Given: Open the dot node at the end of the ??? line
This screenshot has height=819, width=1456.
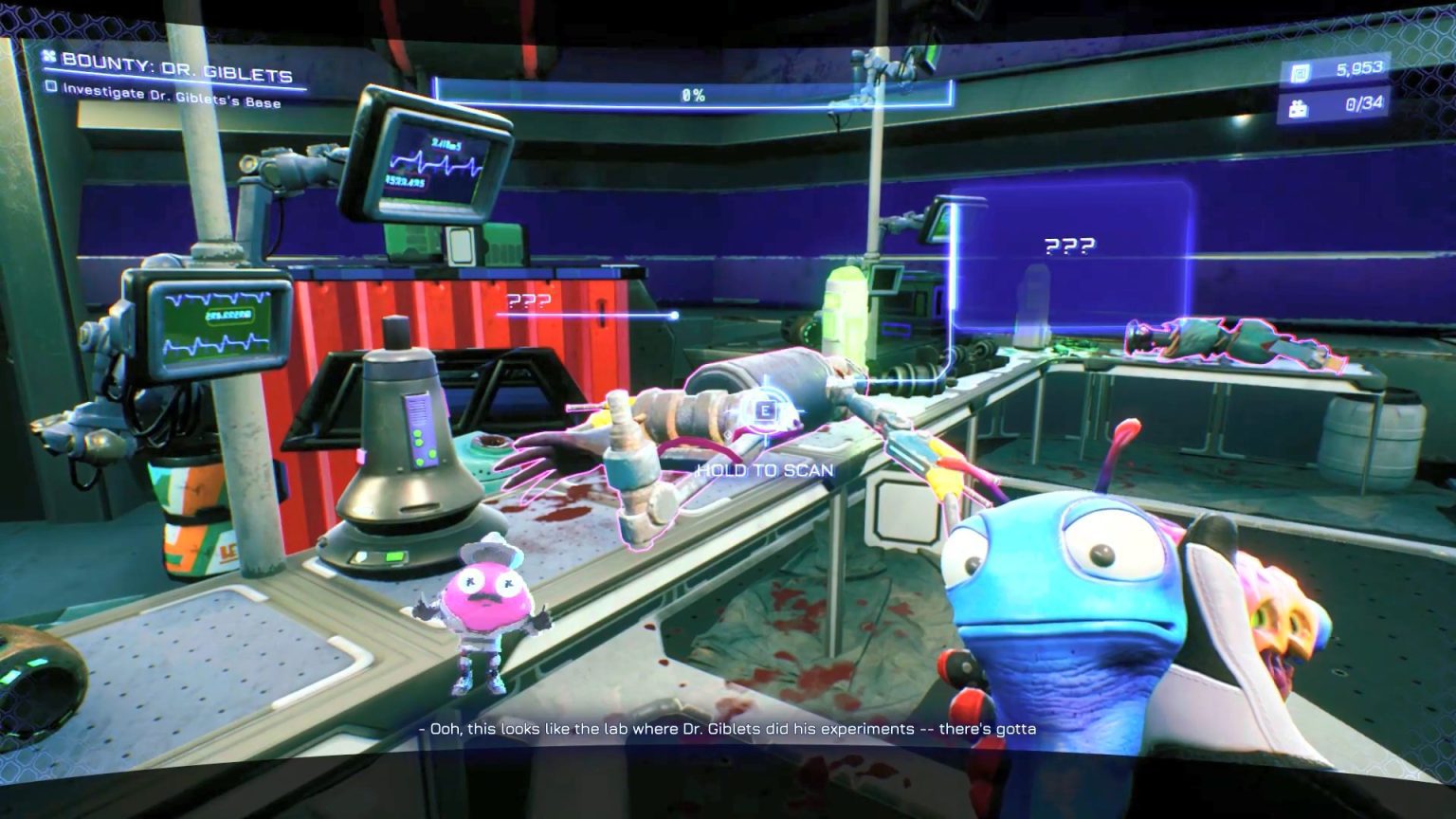Looking at the screenshot, I should [x=674, y=313].
